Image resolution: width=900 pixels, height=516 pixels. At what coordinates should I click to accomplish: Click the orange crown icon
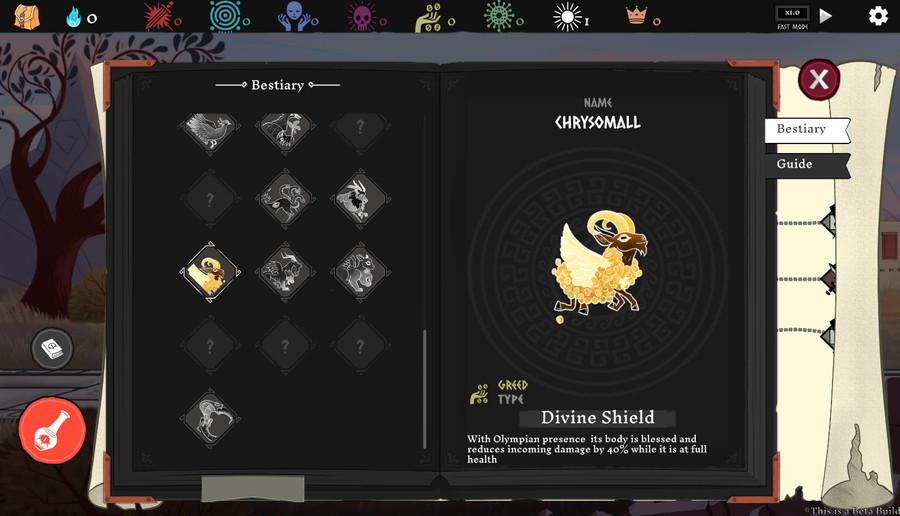click(635, 16)
